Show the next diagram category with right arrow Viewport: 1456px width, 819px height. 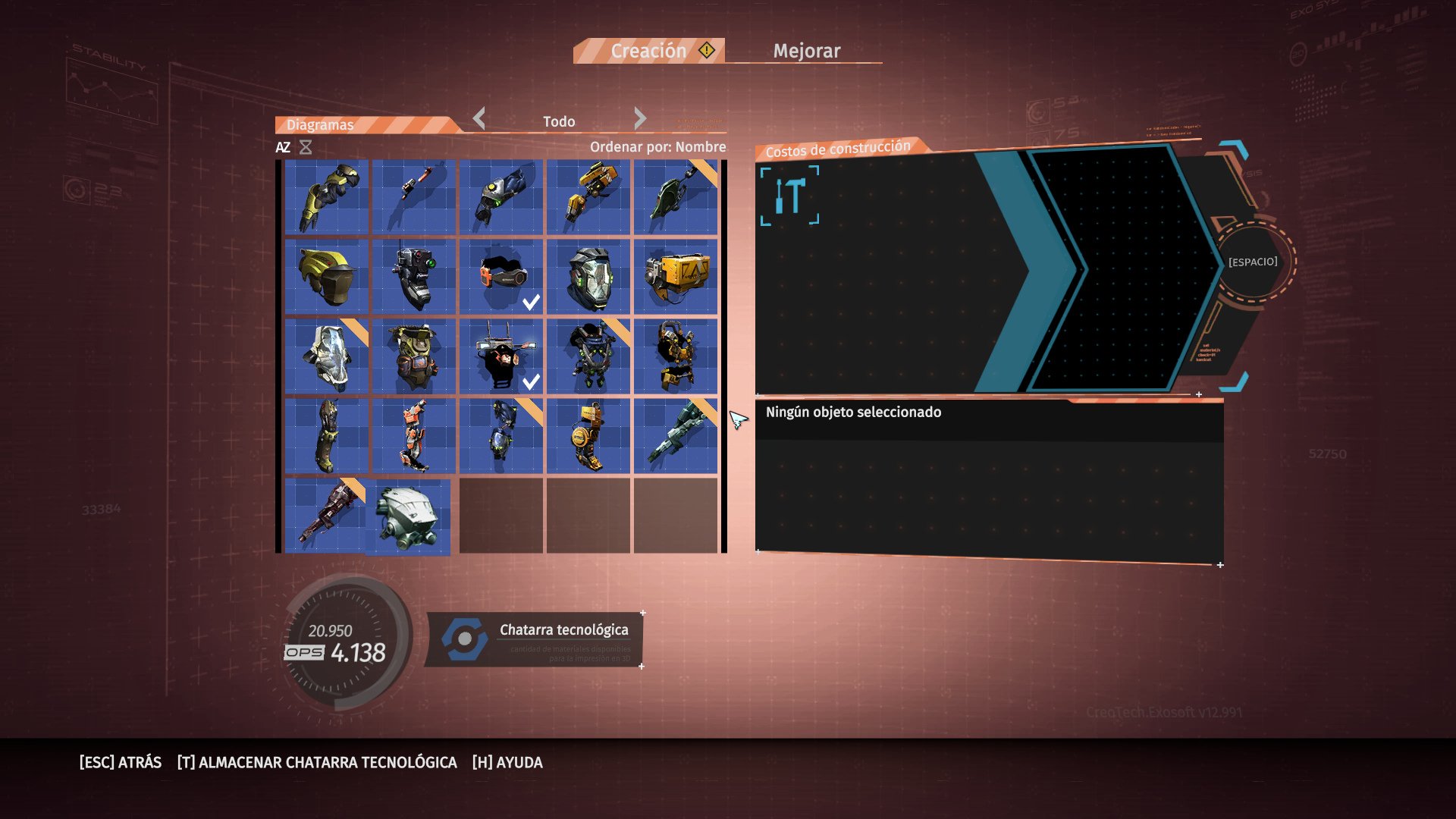pos(640,118)
